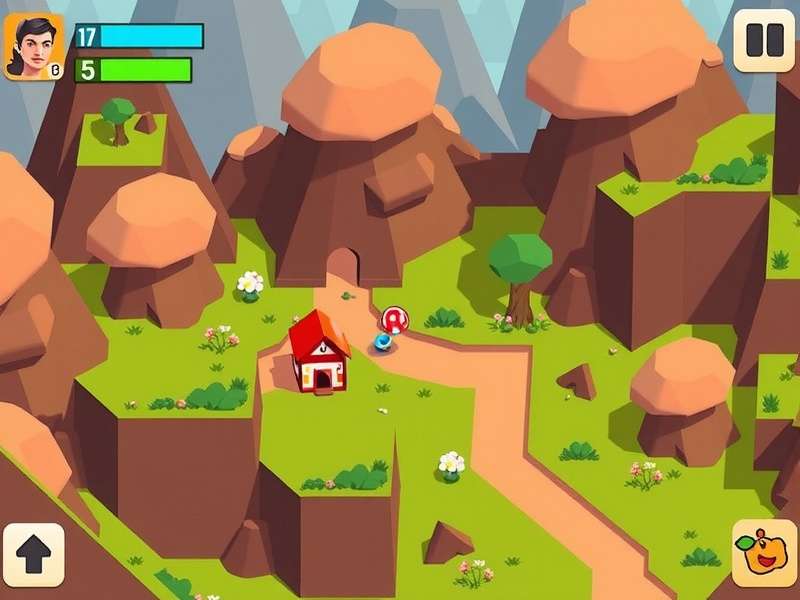The width and height of the screenshot is (800, 600).
Task: Tap the up arrow button
Action: (x=34, y=555)
